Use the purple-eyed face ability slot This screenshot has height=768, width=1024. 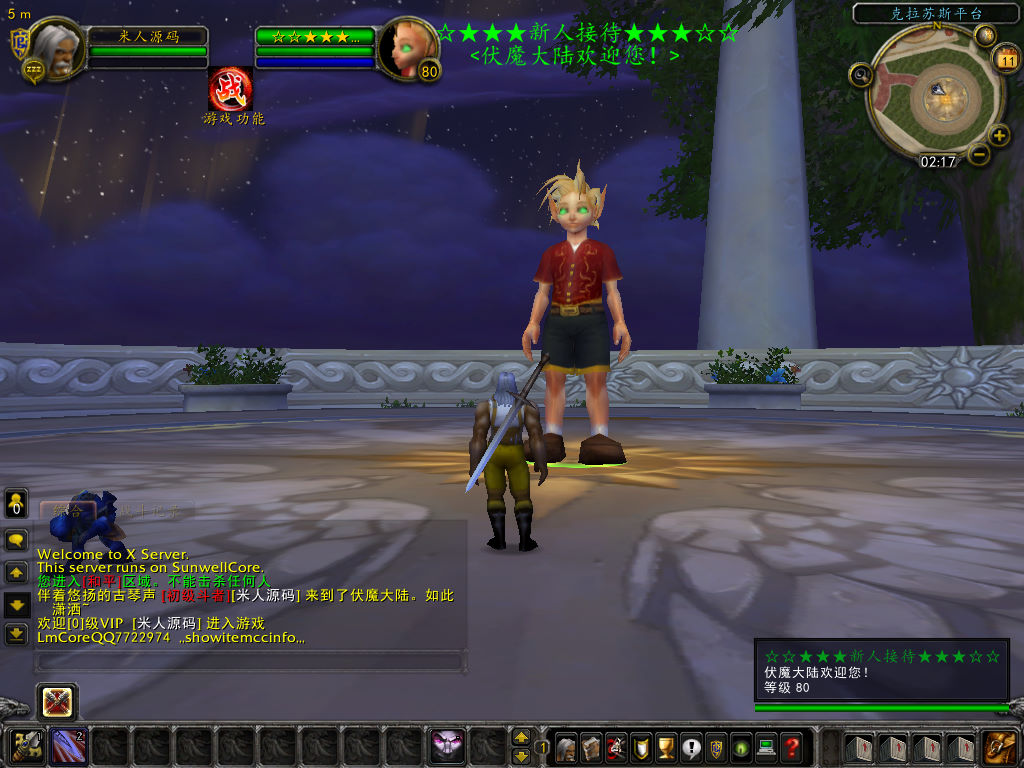447,746
